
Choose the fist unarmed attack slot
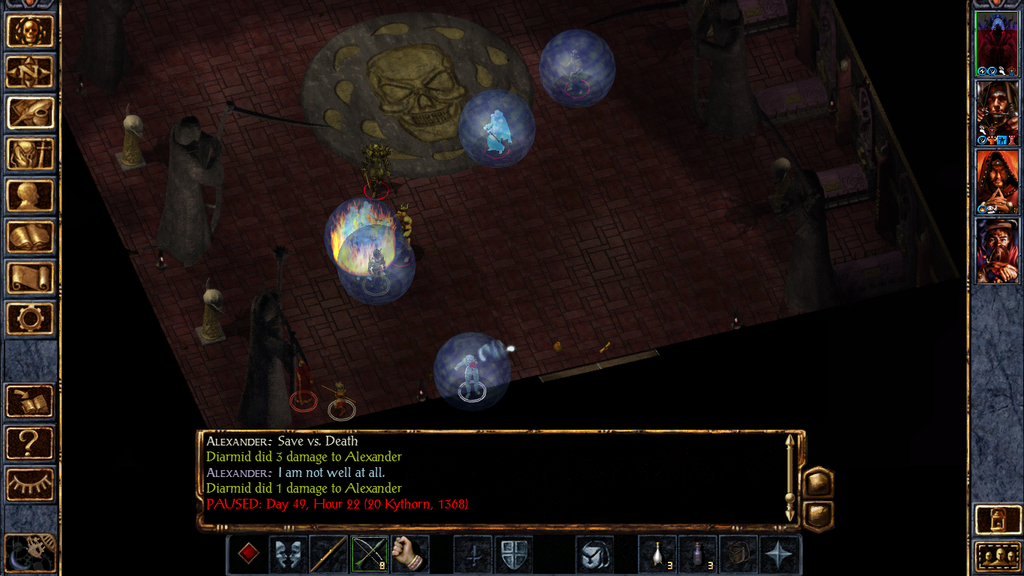409,554
